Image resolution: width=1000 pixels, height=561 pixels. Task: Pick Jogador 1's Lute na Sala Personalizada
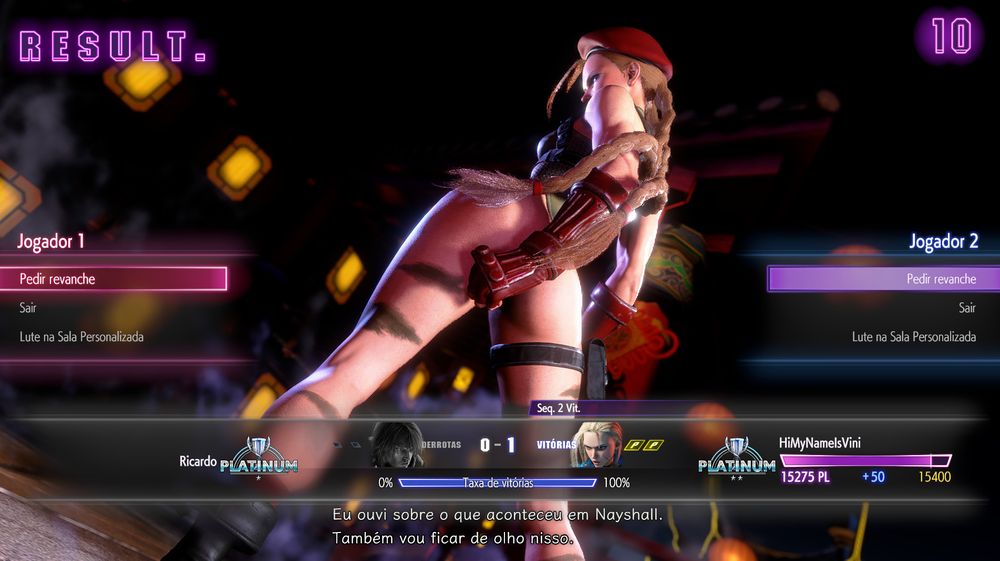[82, 337]
